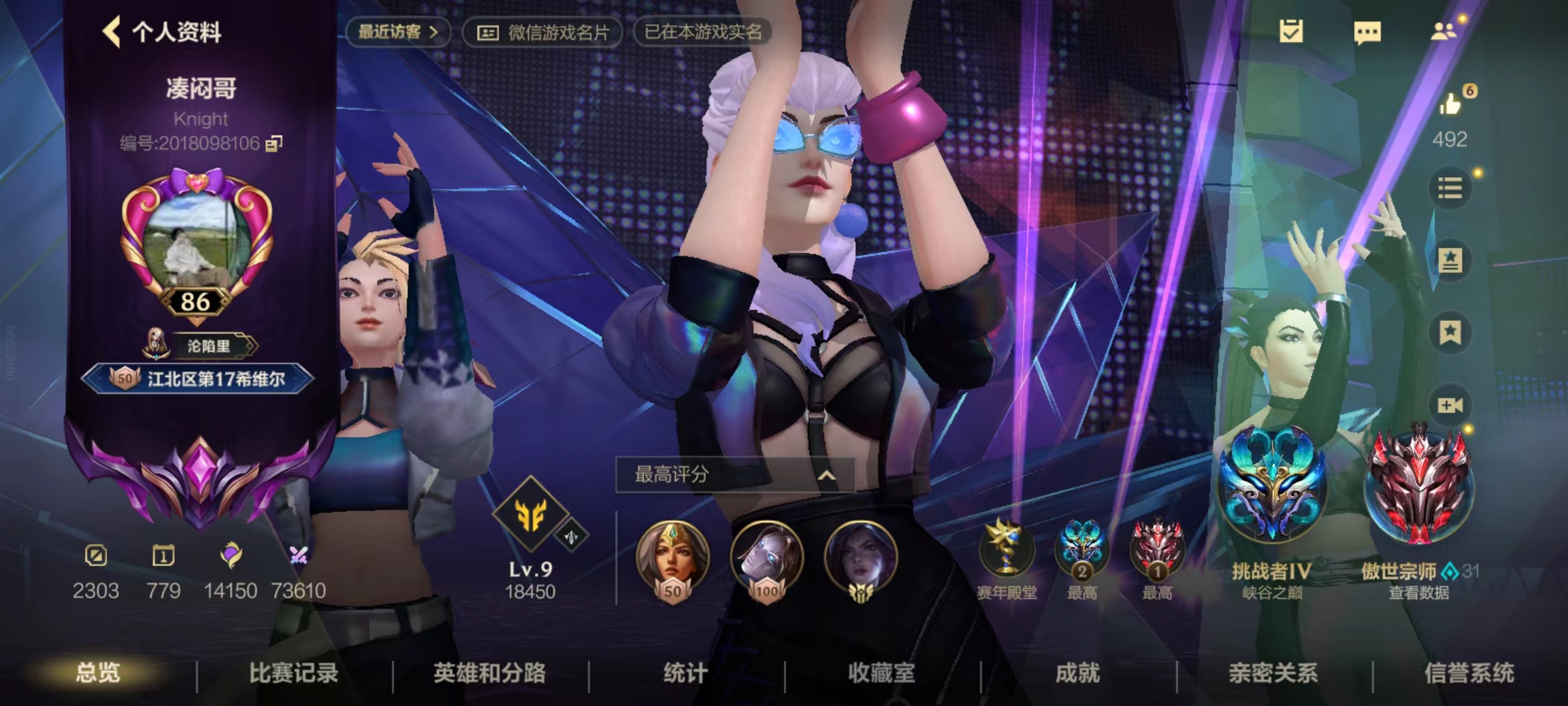Image resolution: width=1568 pixels, height=706 pixels.
Task: Give a thumbs-up like
Action: [1450, 104]
